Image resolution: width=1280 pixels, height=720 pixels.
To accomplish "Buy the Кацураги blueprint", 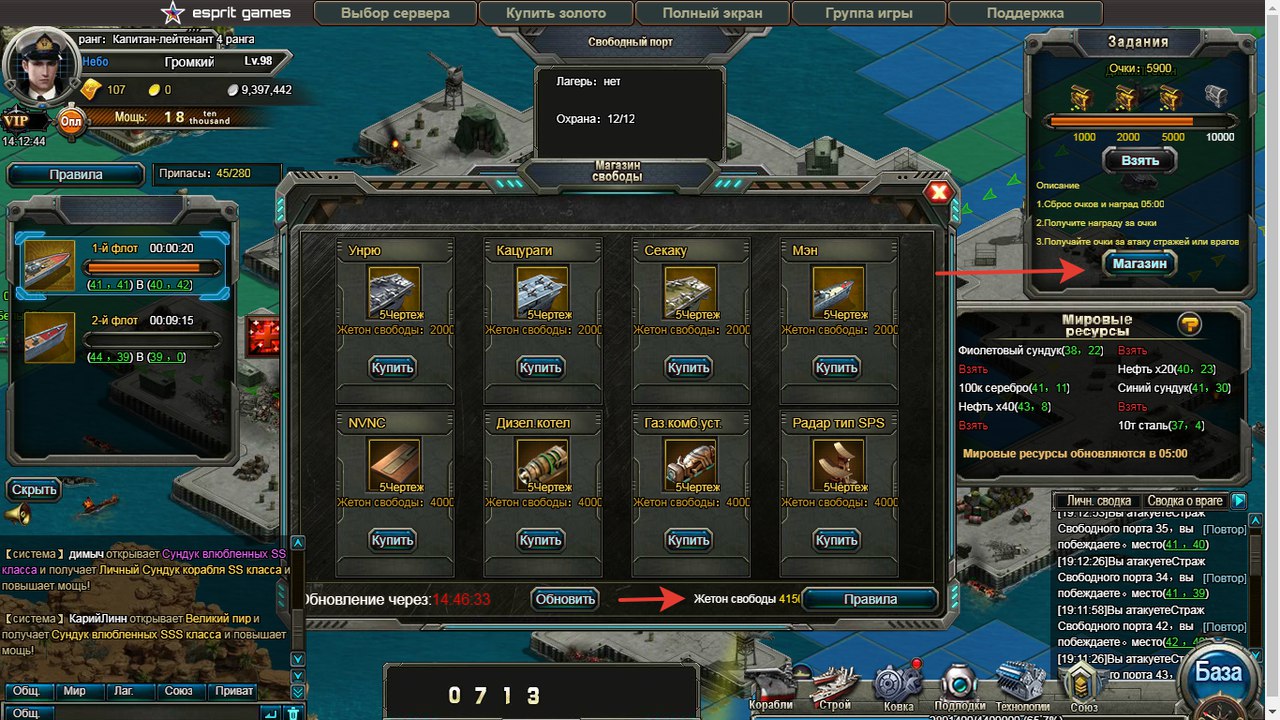I will [x=540, y=368].
